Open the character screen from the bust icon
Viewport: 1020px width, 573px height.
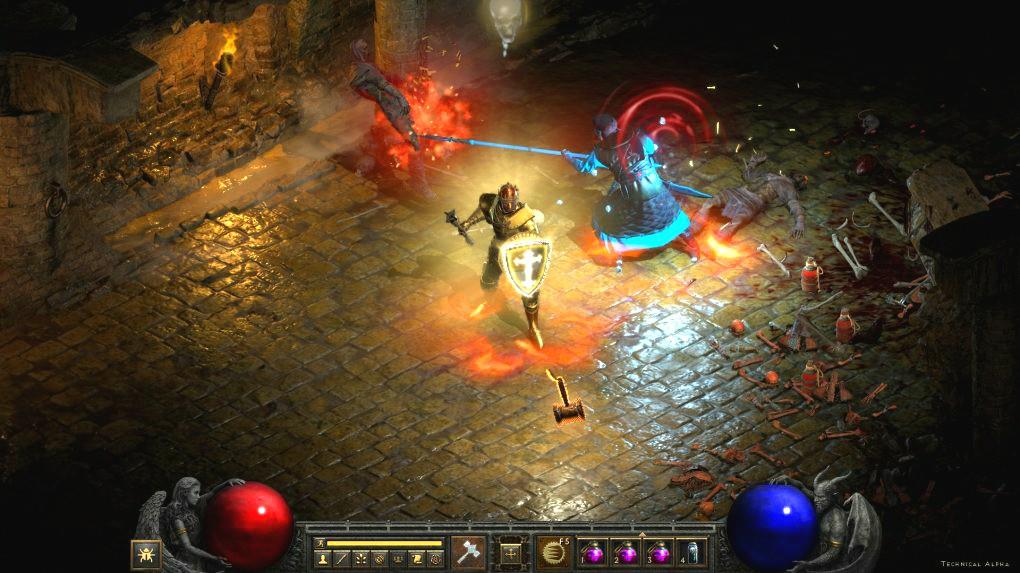coord(322,559)
